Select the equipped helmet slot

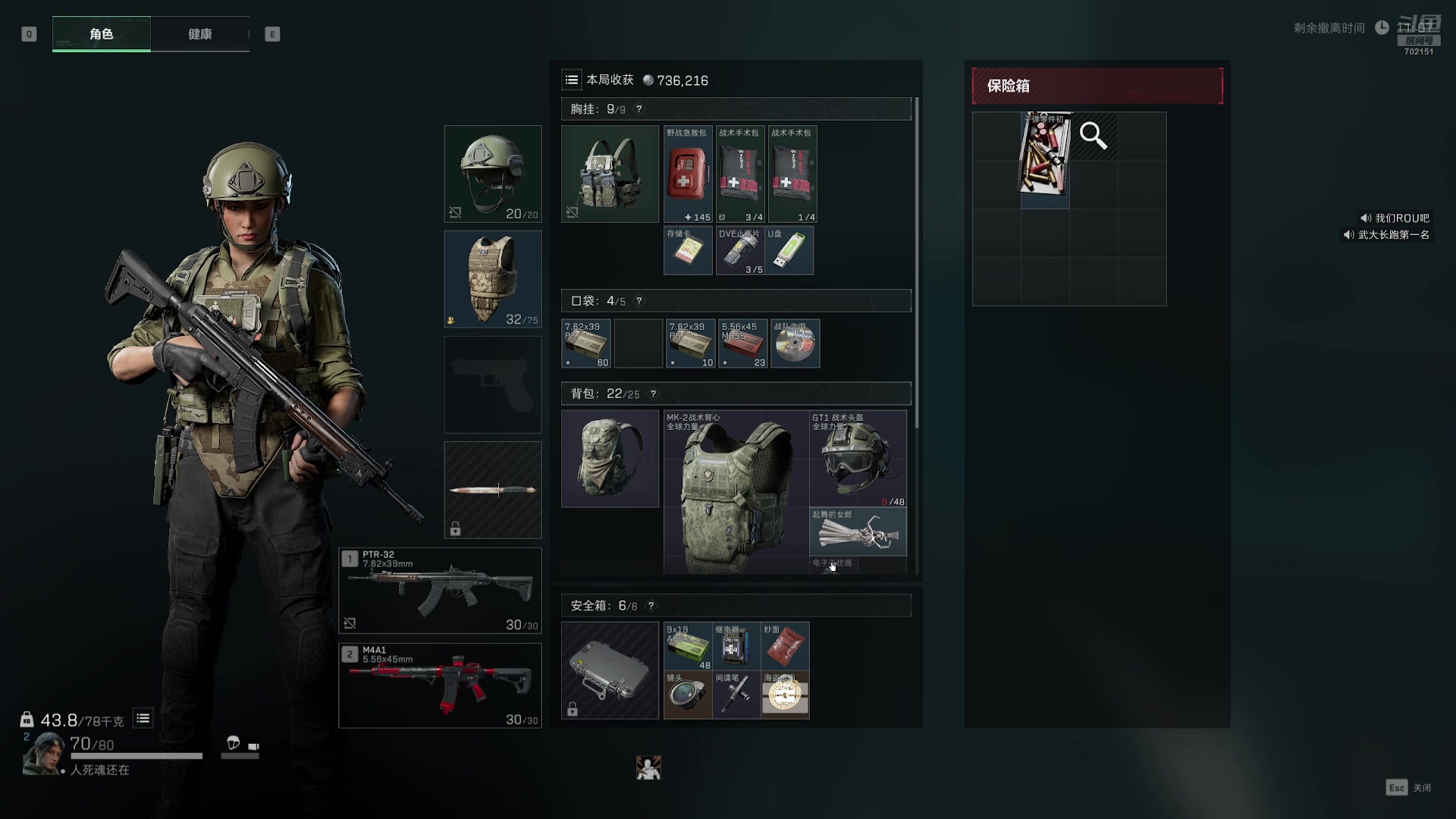[x=493, y=174]
